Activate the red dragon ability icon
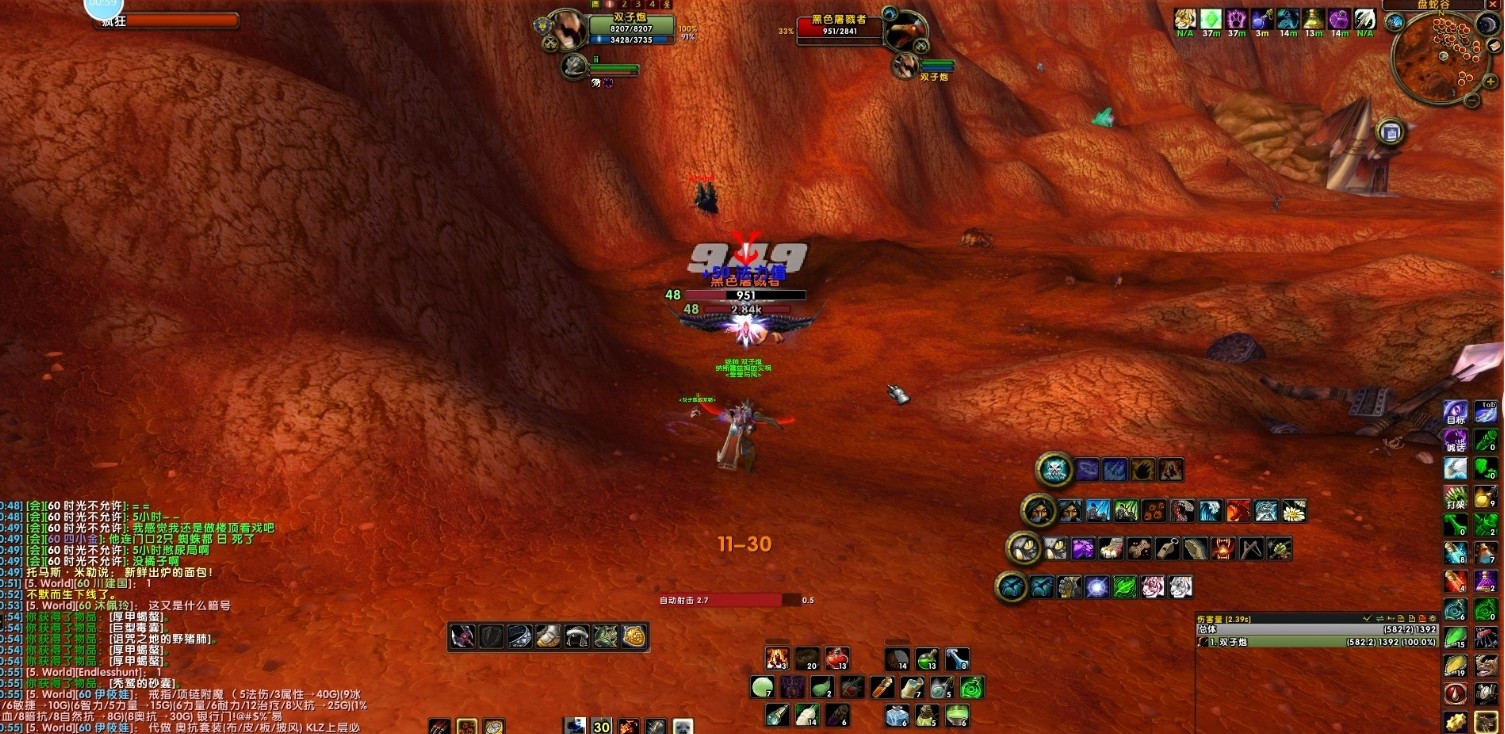The width and height of the screenshot is (1505, 734). tap(1238, 511)
